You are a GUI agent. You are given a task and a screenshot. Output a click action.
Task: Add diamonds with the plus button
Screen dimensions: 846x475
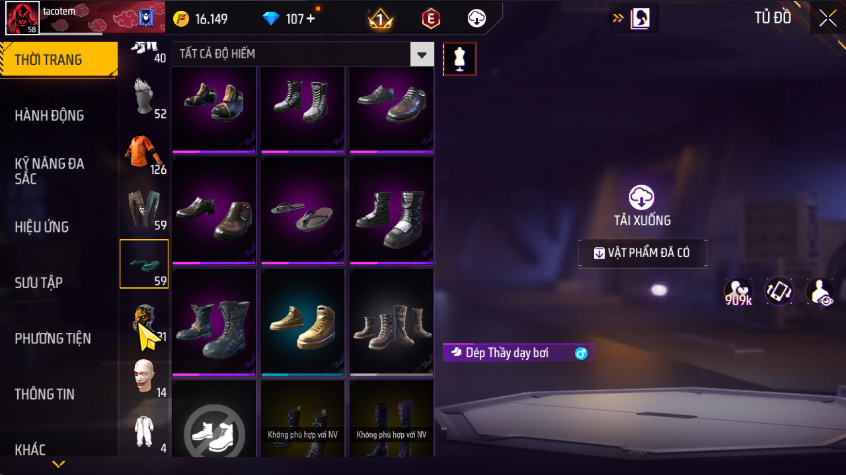310,19
